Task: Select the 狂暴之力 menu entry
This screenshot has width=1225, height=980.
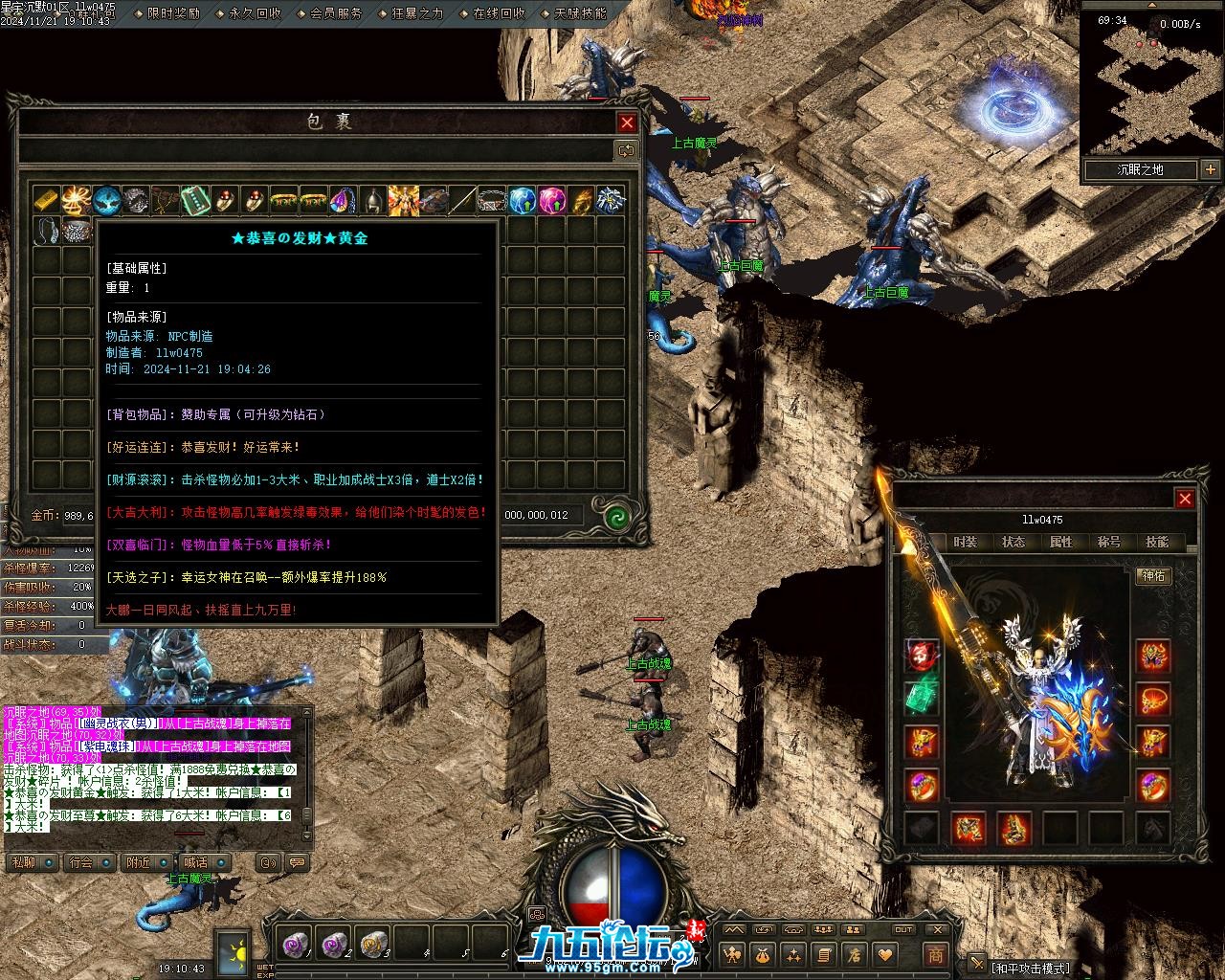Action: tap(418, 13)
